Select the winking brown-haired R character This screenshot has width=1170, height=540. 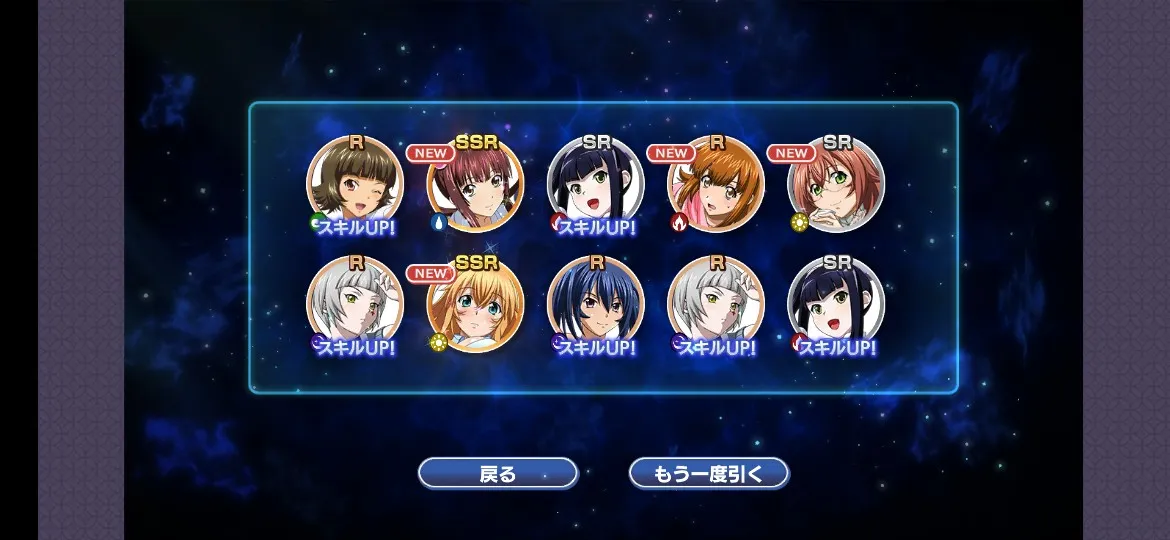tap(355, 185)
